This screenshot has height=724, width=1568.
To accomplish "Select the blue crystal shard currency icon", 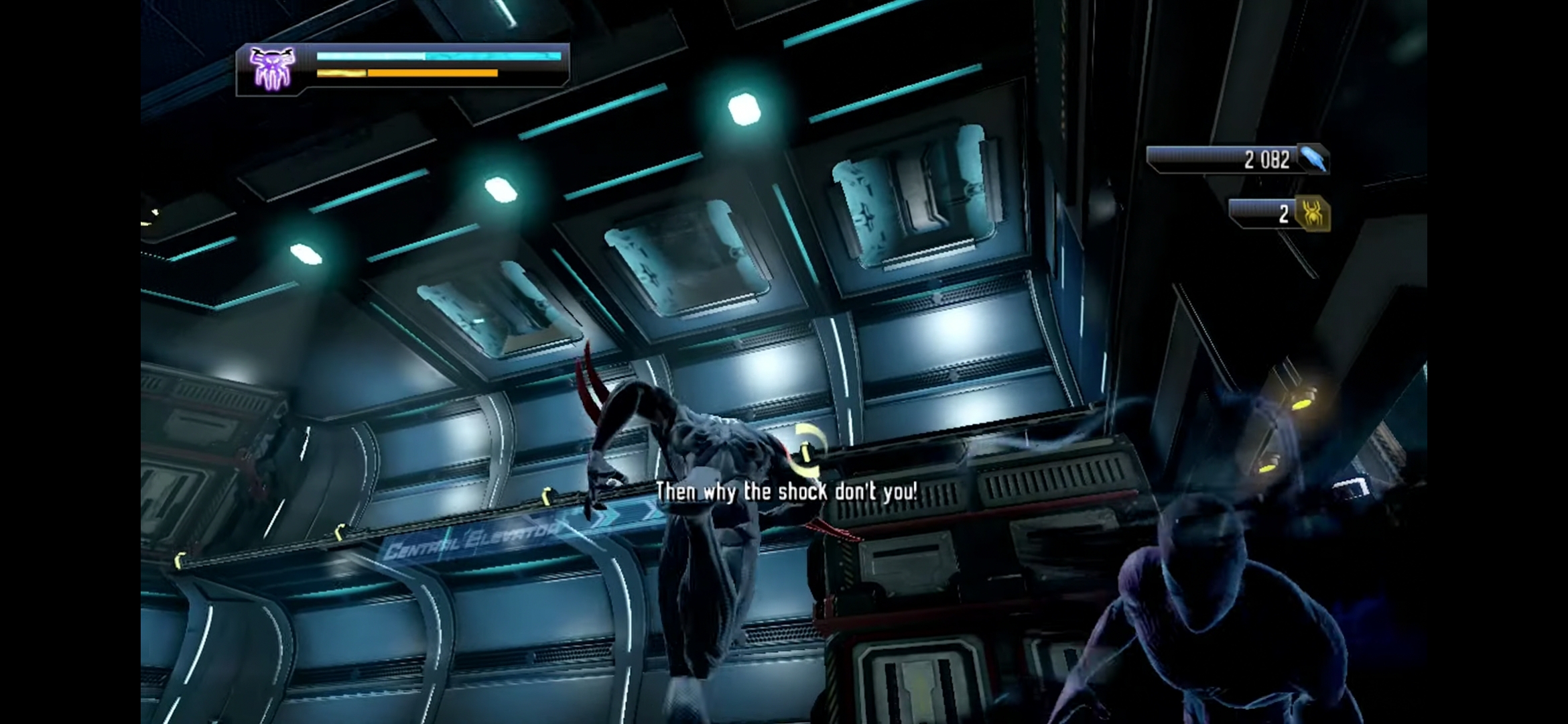I will [1313, 159].
